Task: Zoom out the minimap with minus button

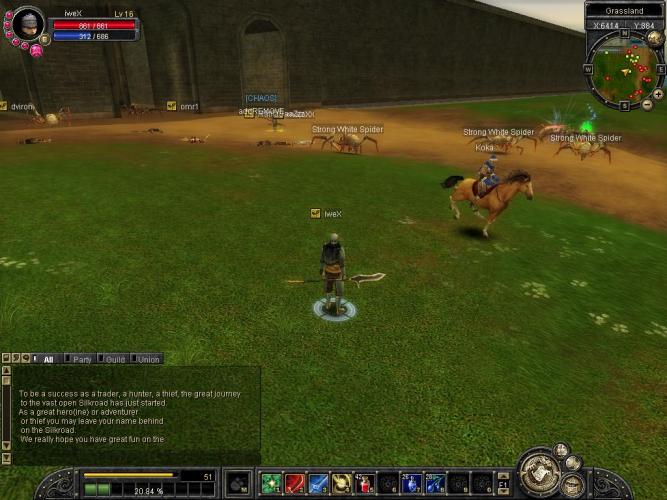Action: point(646,104)
